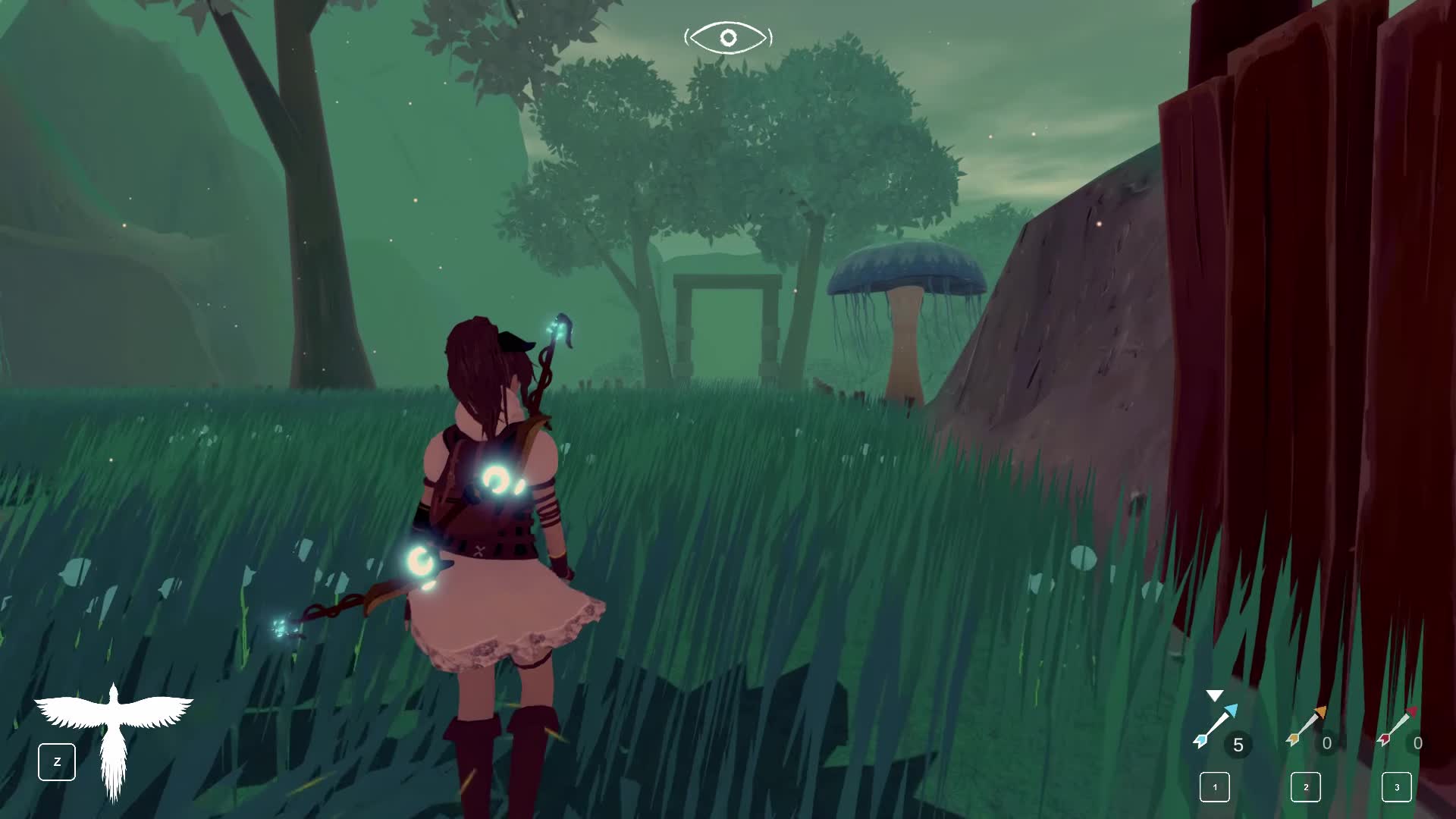Toggle arrow slot 1 keybind square
This screenshot has height=819, width=1456.
pyautogui.click(x=1216, y=788)
